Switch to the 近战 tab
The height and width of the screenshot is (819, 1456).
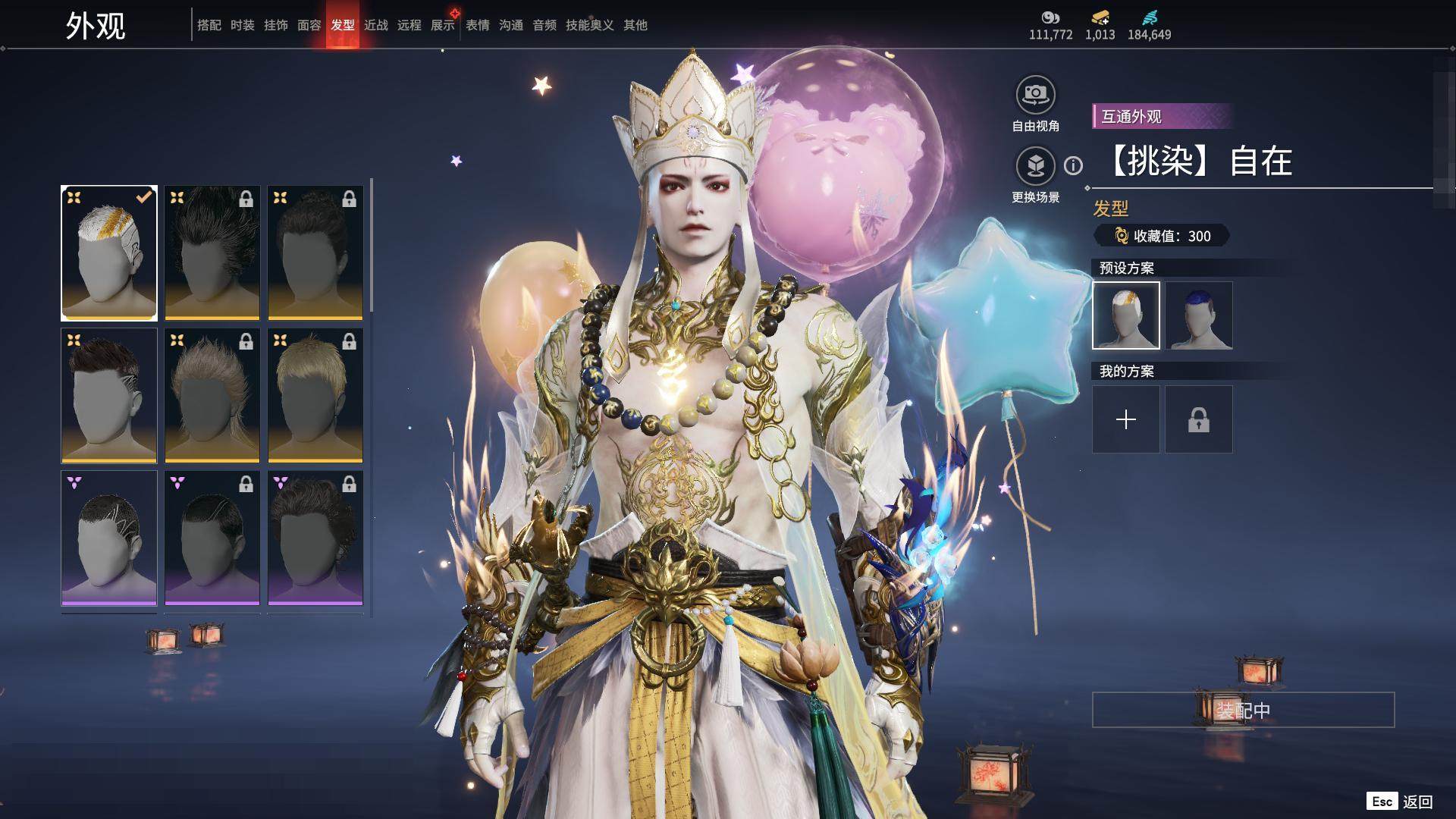[375, 25]
